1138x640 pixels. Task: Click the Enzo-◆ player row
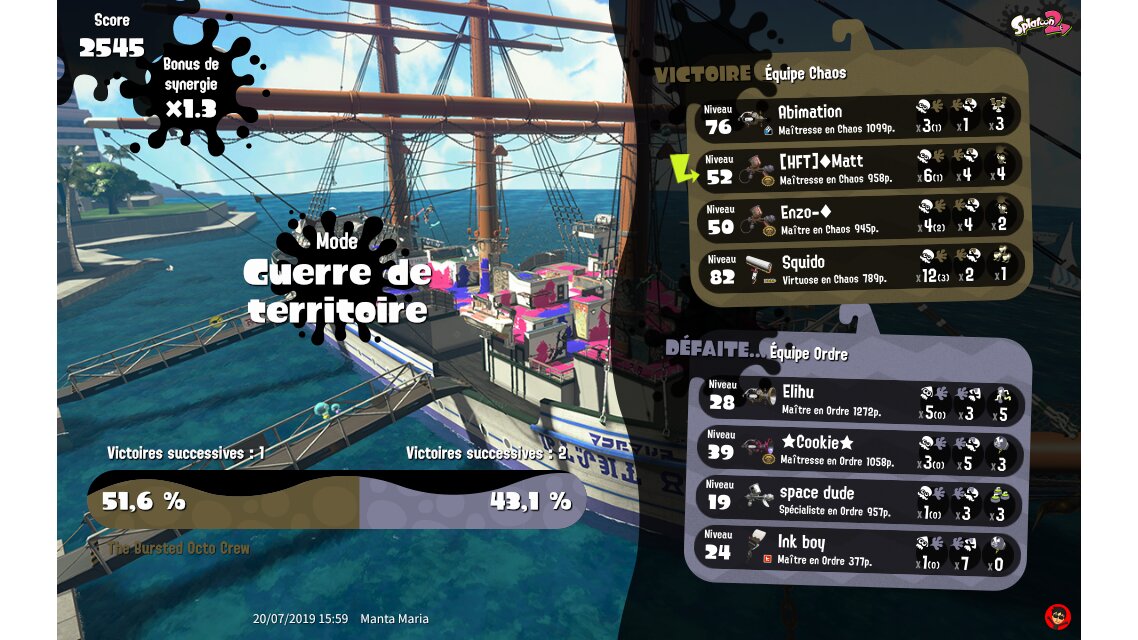[x=860, y=219]
